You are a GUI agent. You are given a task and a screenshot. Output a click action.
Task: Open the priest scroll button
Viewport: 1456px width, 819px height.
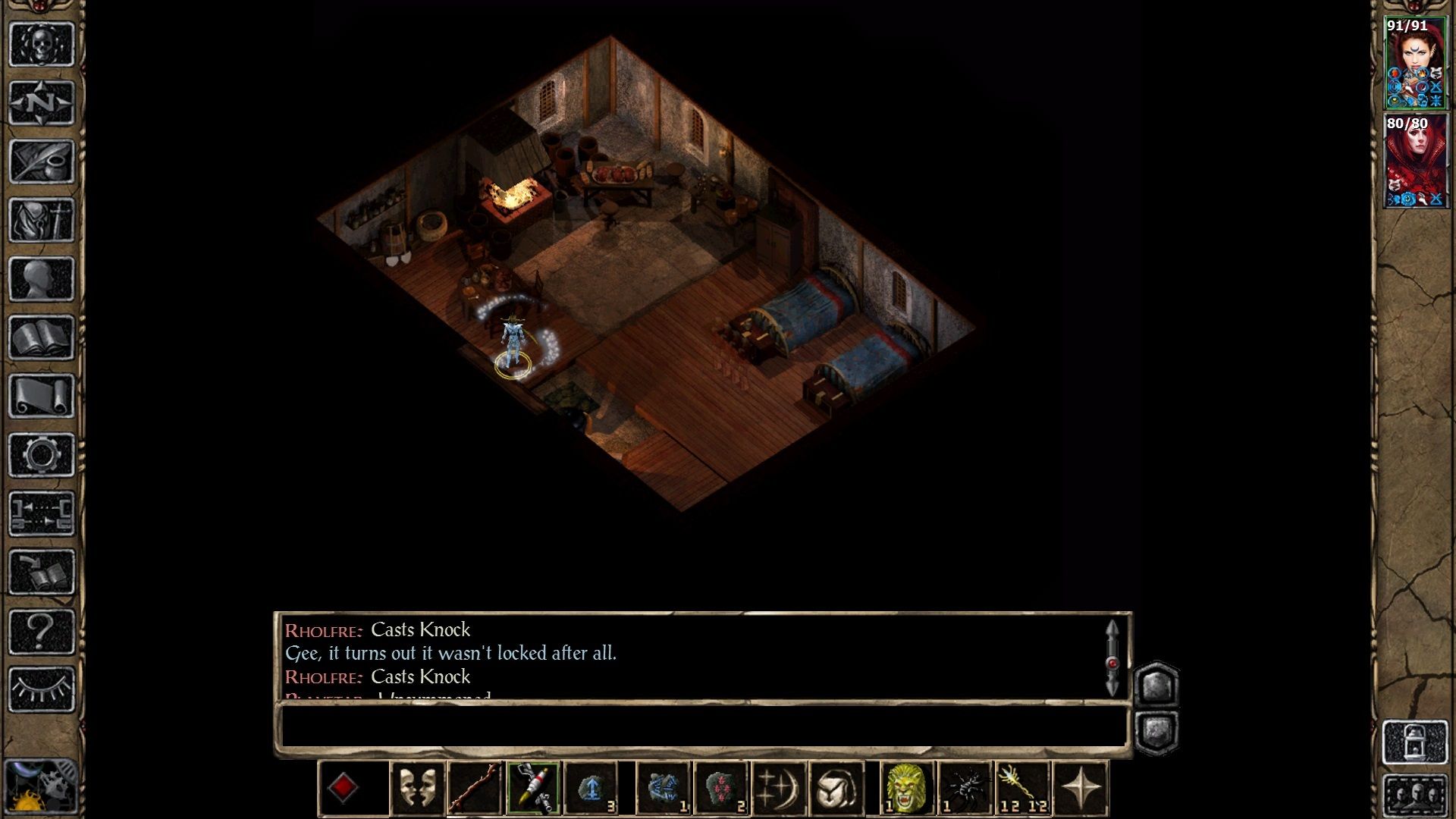click(41, 396)
